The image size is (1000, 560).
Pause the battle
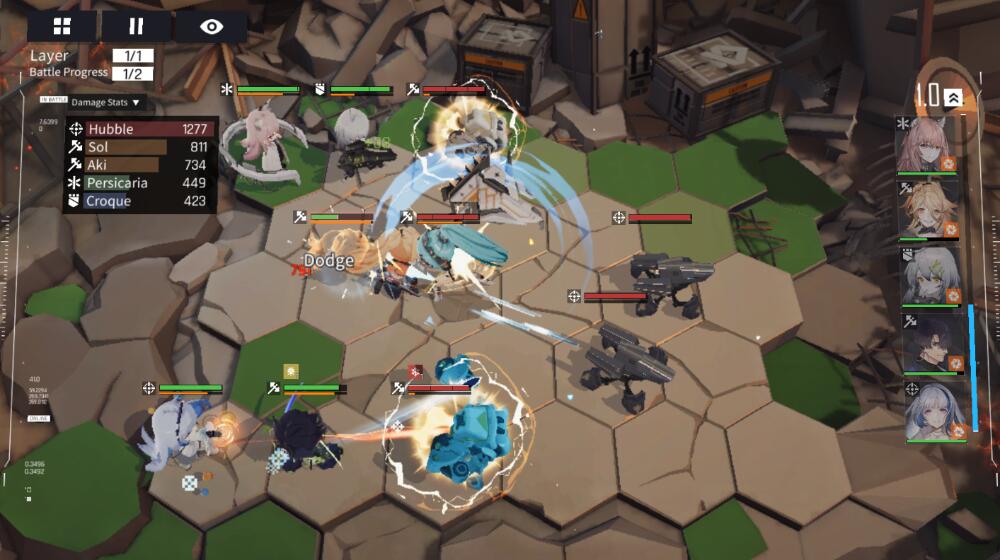click(137, 26)
